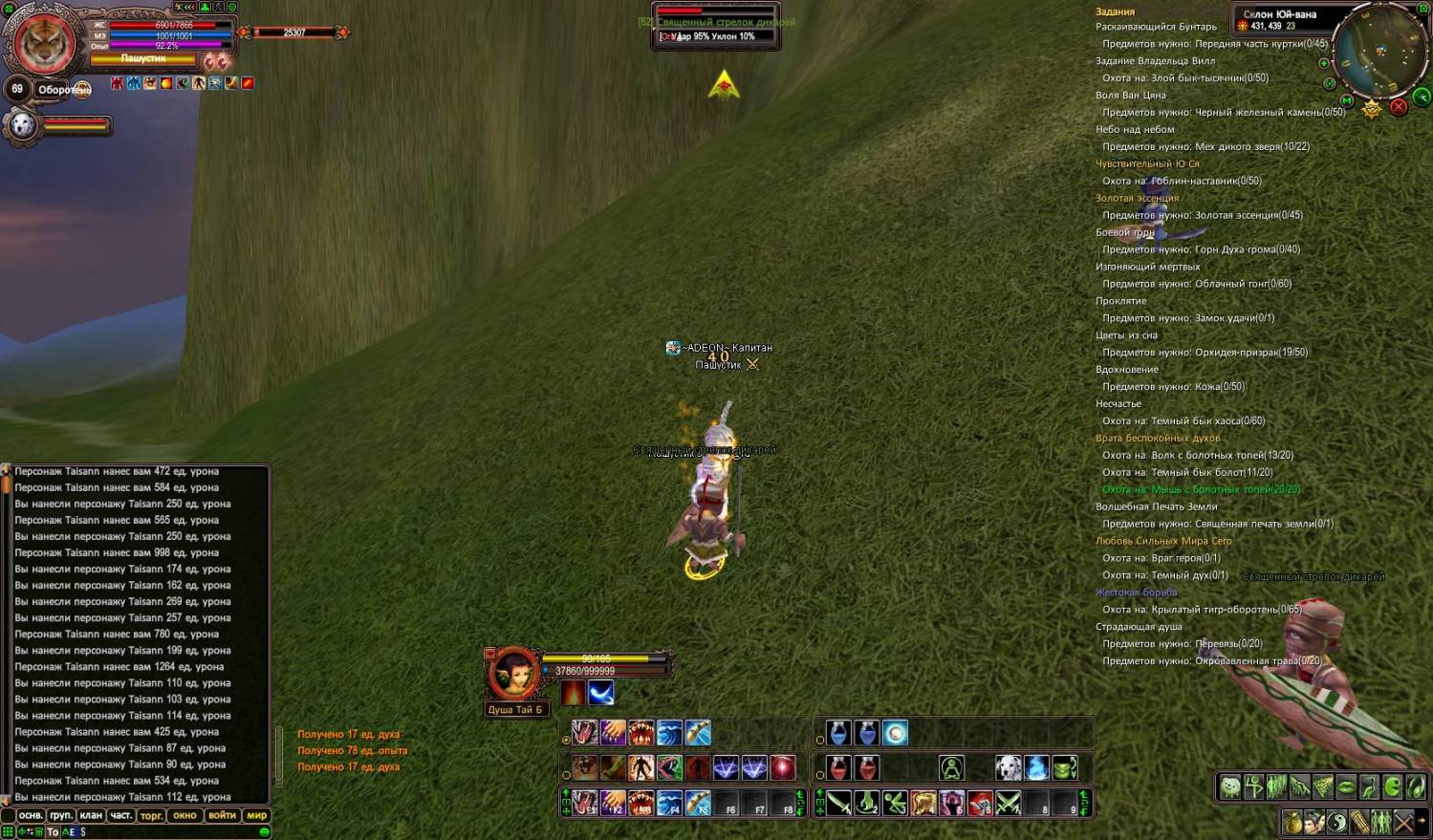Select the tiger character portrait
The width and height of the screenshot is (1433, 840).
(x=44, y=44)
